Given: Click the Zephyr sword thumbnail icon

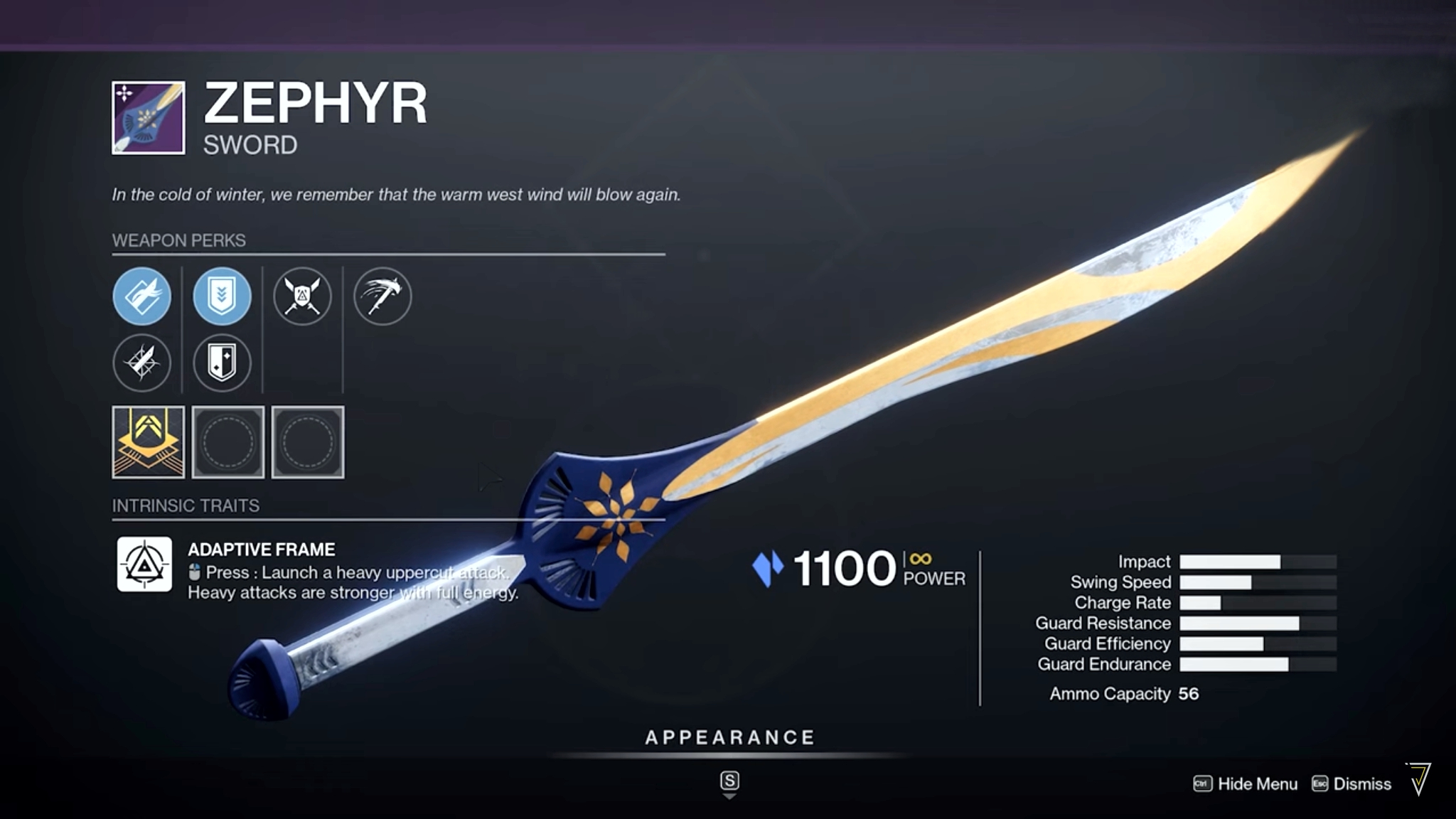Looking at the screenshot, I should pos(148,118).
